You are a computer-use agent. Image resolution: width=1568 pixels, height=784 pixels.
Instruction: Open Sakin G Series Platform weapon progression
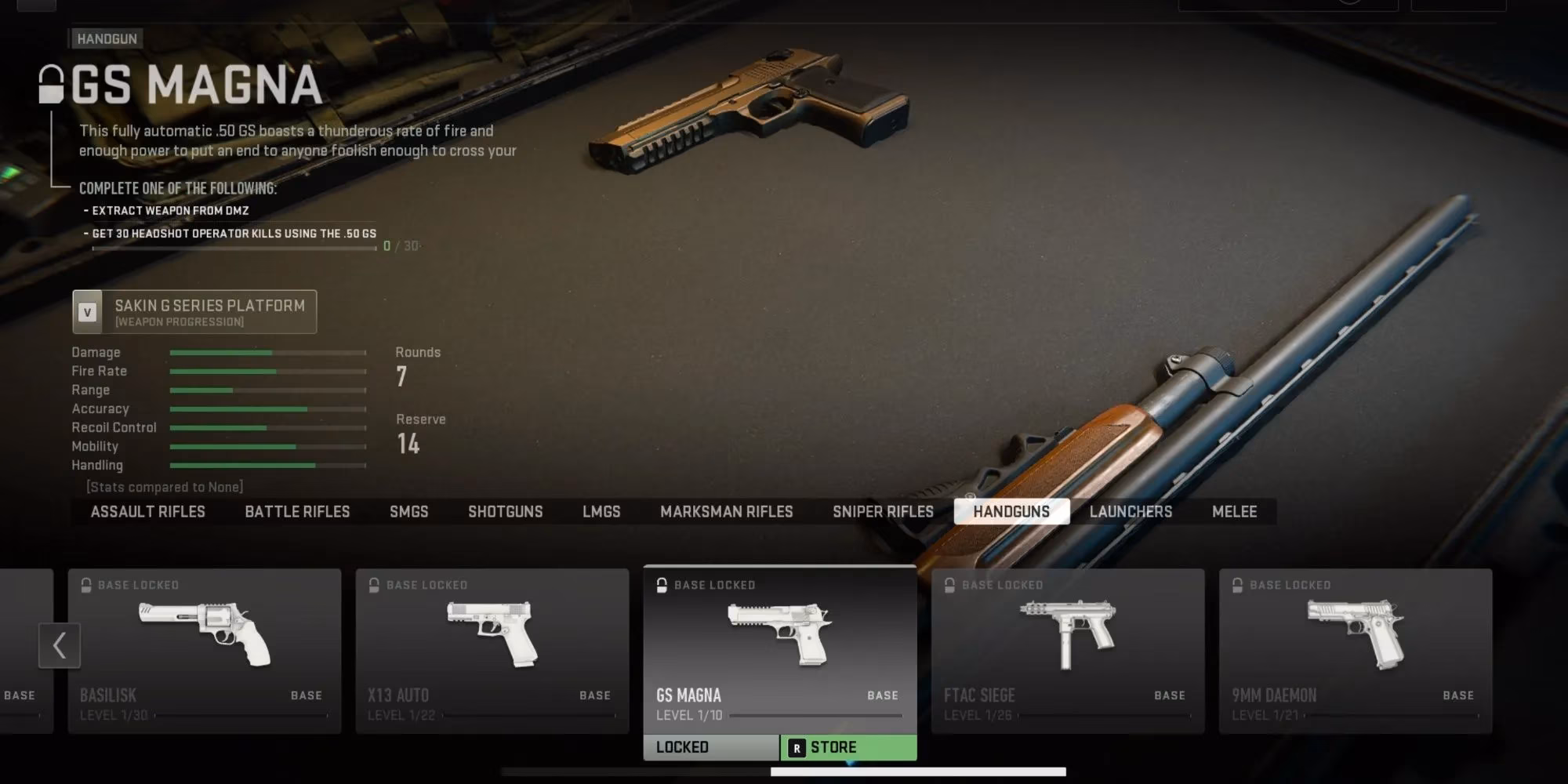tap(194, 312)
